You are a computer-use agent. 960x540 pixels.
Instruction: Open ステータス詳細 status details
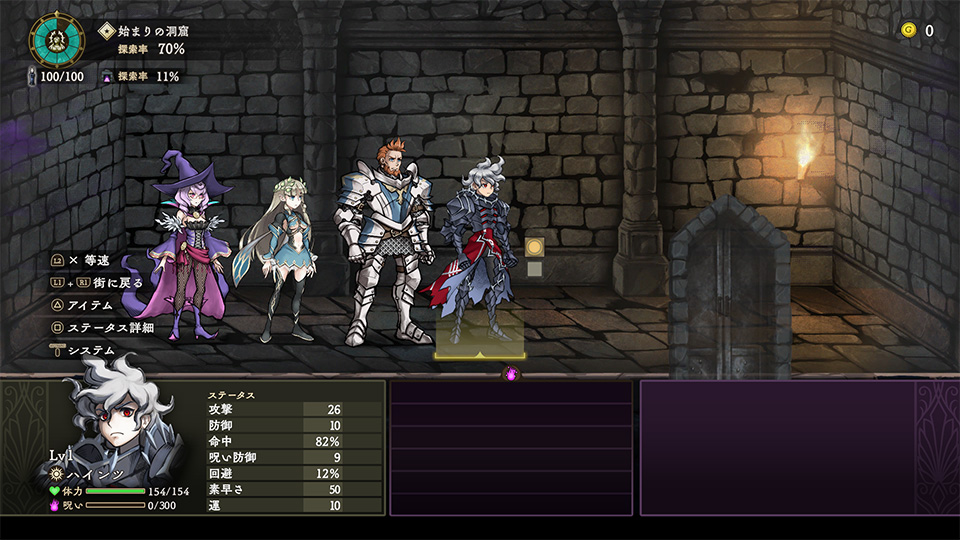click(110, 327)
